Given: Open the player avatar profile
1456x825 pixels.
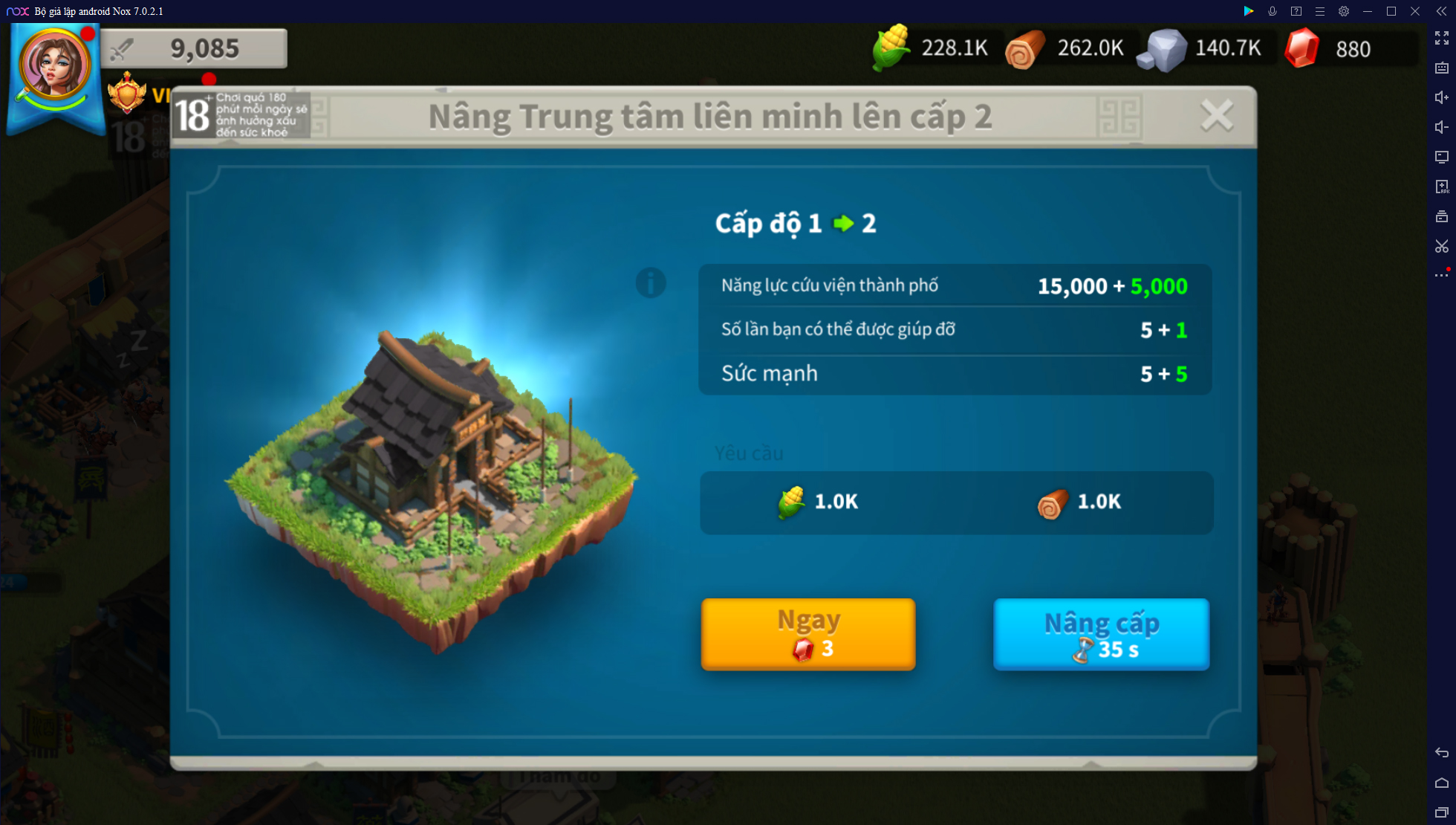Looking at the screenshot, I should point(54,67).
